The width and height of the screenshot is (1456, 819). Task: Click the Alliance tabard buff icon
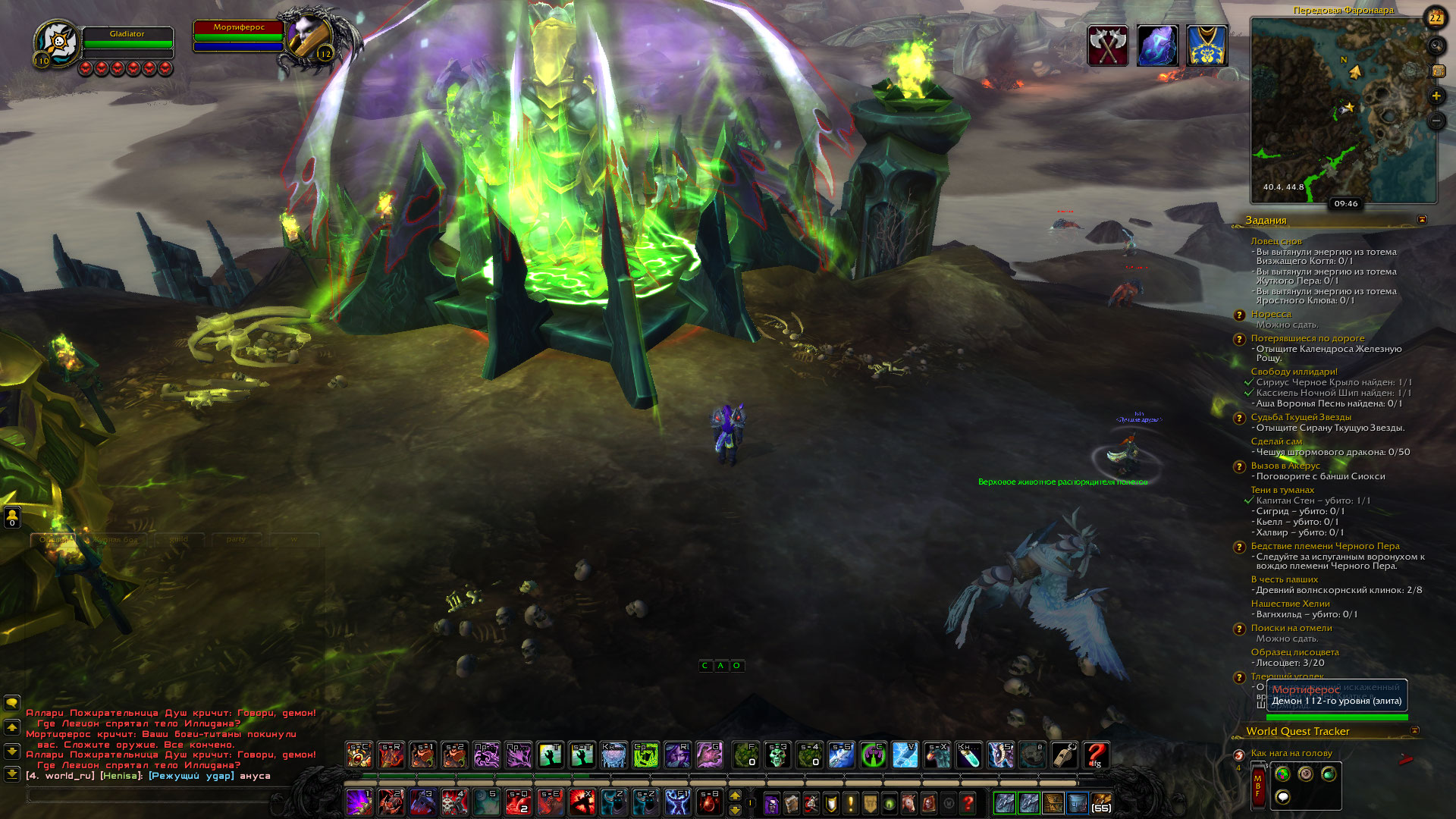pyautogui.click(x=1207, y=45)
